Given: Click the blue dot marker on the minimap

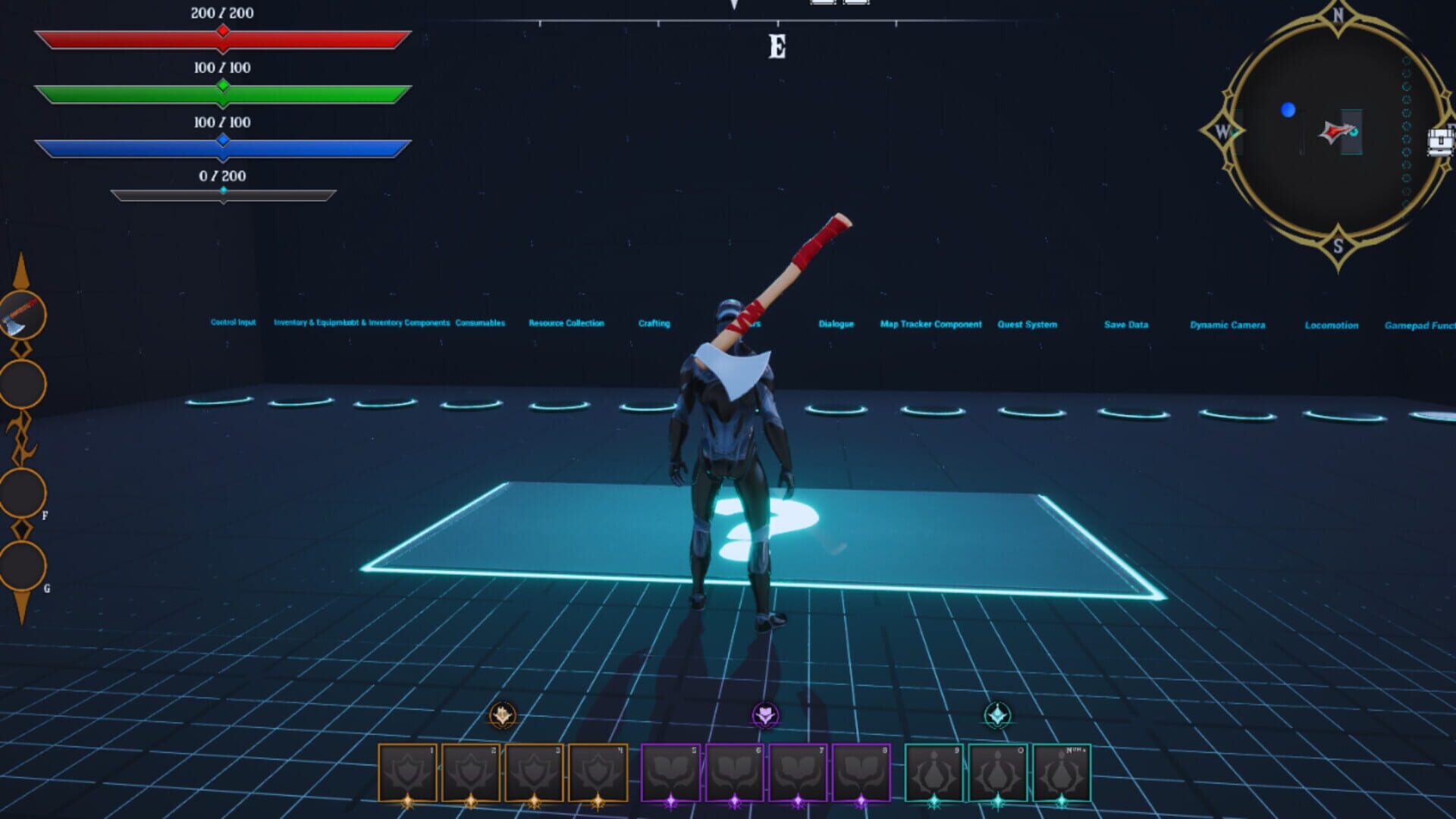Looking at the screenshot, I should pyautogui.click(x=1287, y=111).
